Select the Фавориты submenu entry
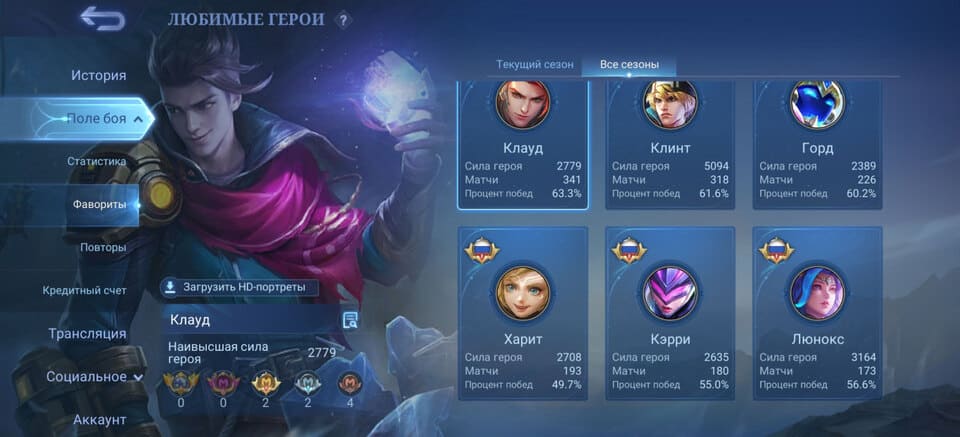 pyautogui.click(x=99, y=204)
